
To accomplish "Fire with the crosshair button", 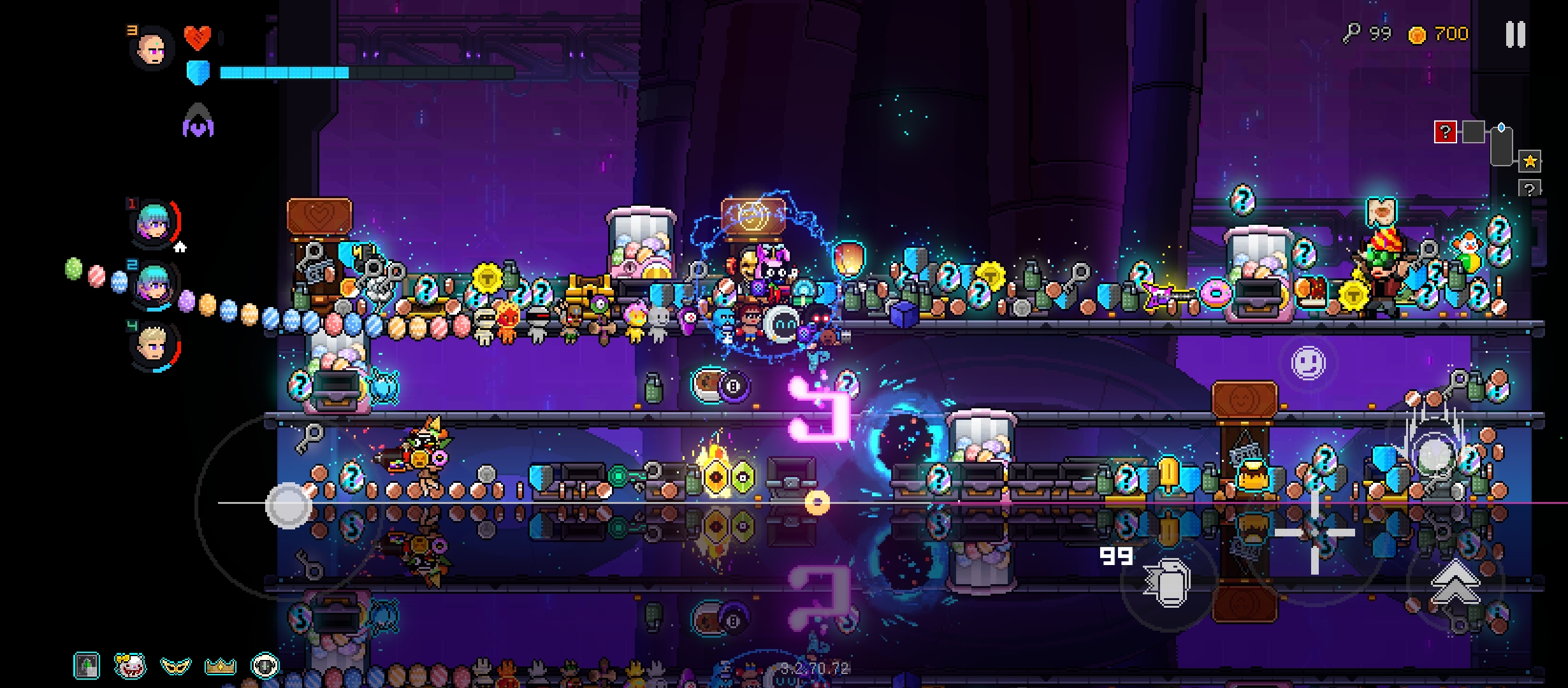I will (1314, 534).
